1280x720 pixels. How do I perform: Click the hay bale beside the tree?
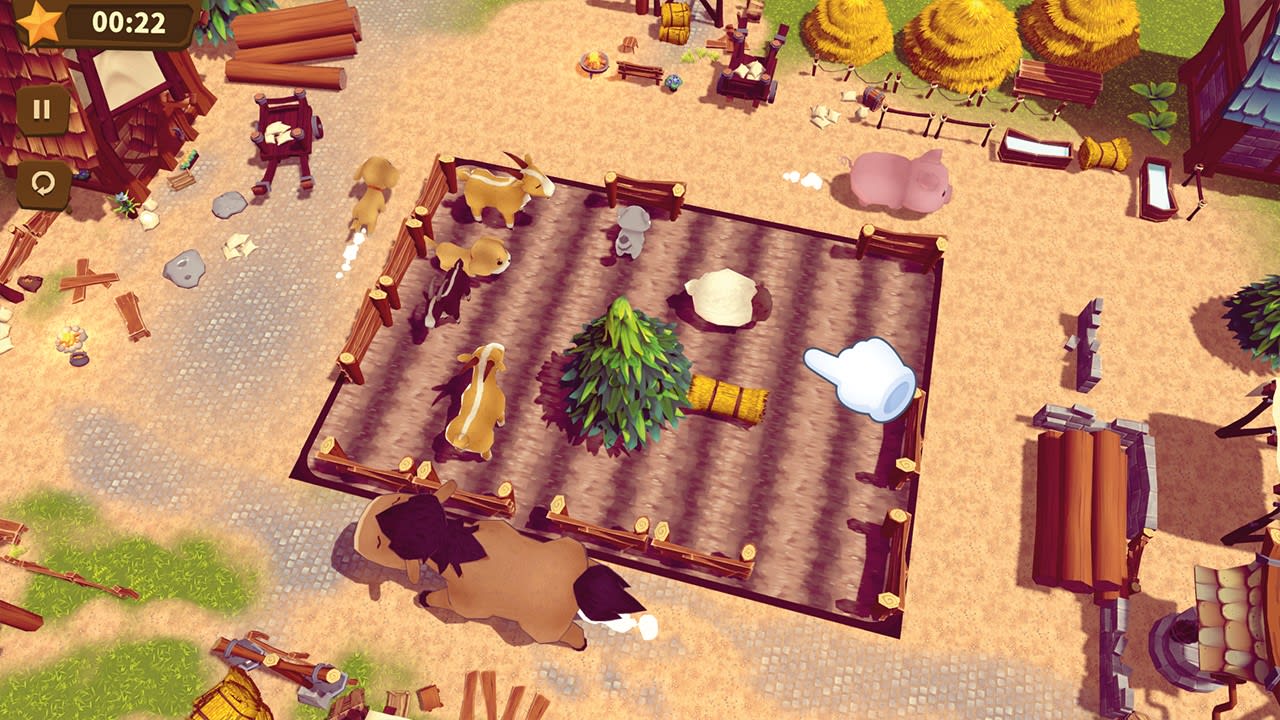[x=728, y=398]
